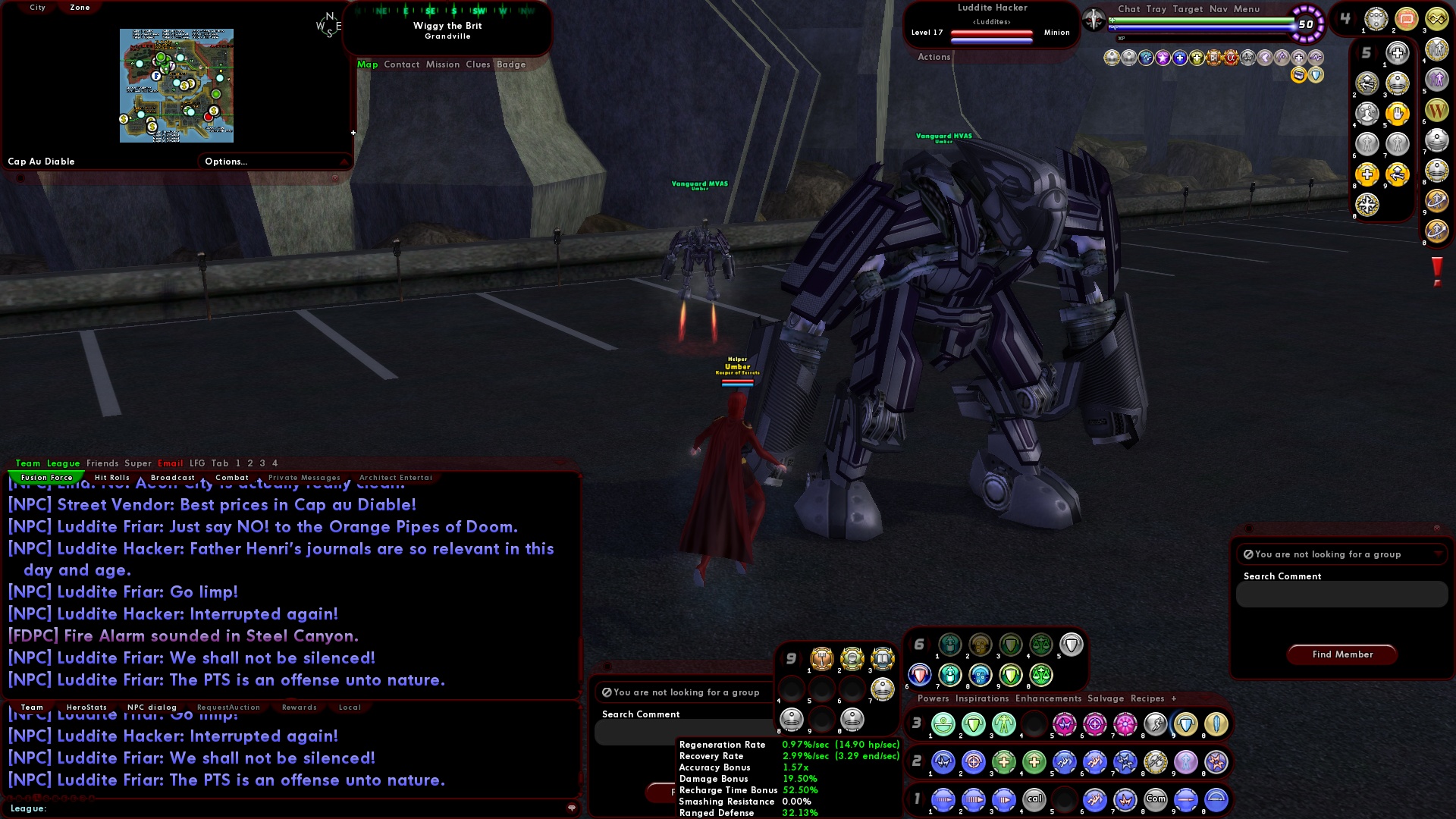
Task: Expand tray 9 with its side arrow
Action: coord(801,657)
